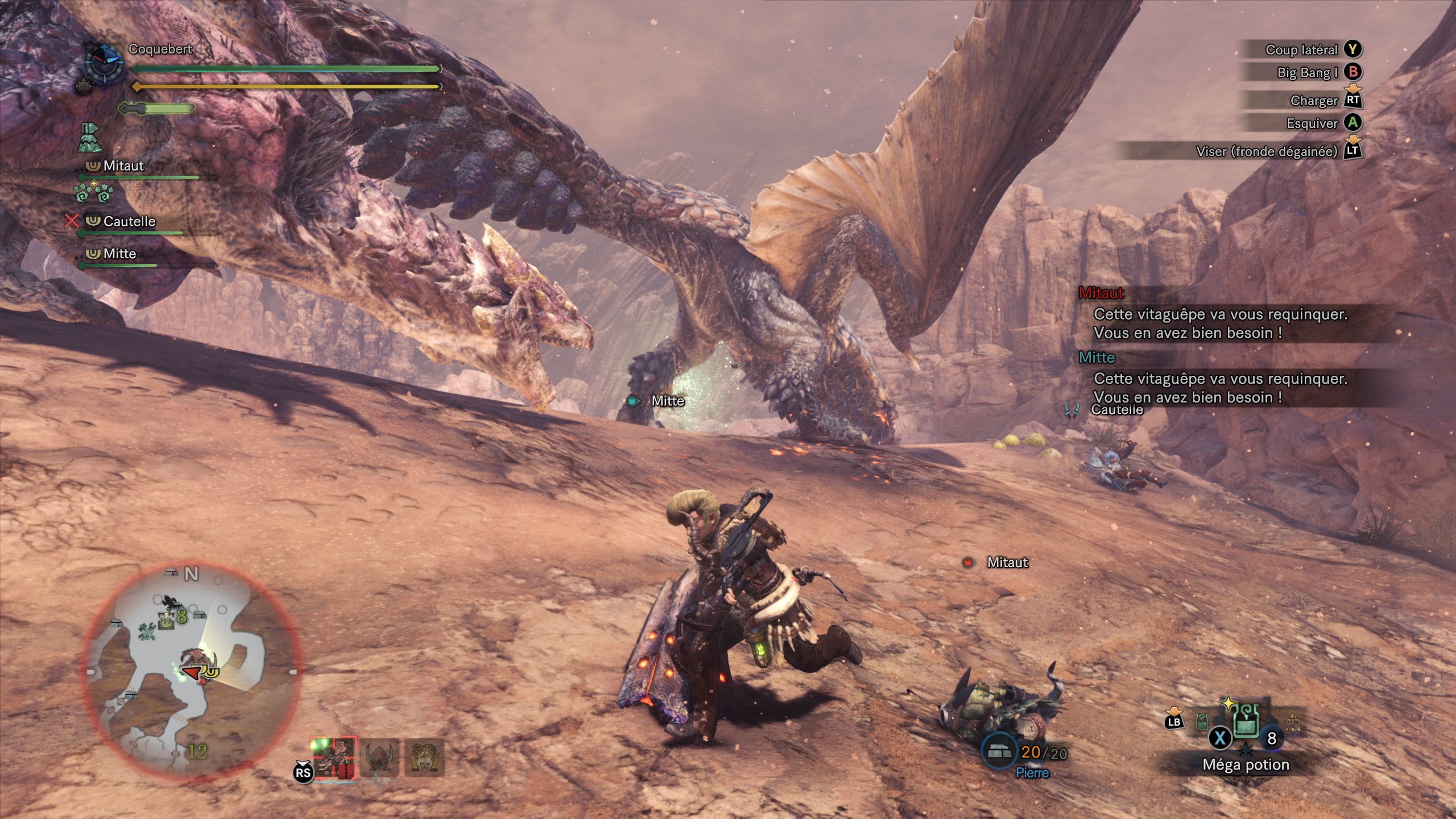Click the green swirl buff icons under Mitaut
The image size is (1456, 819).
(93, 192)
